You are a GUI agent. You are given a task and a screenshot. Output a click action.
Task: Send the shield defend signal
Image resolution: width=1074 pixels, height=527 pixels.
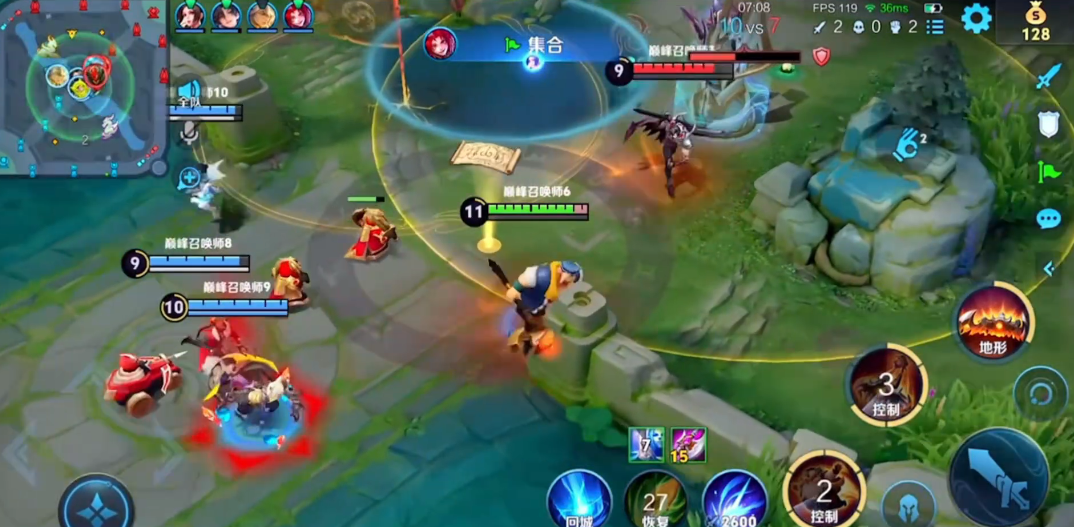1048,124
